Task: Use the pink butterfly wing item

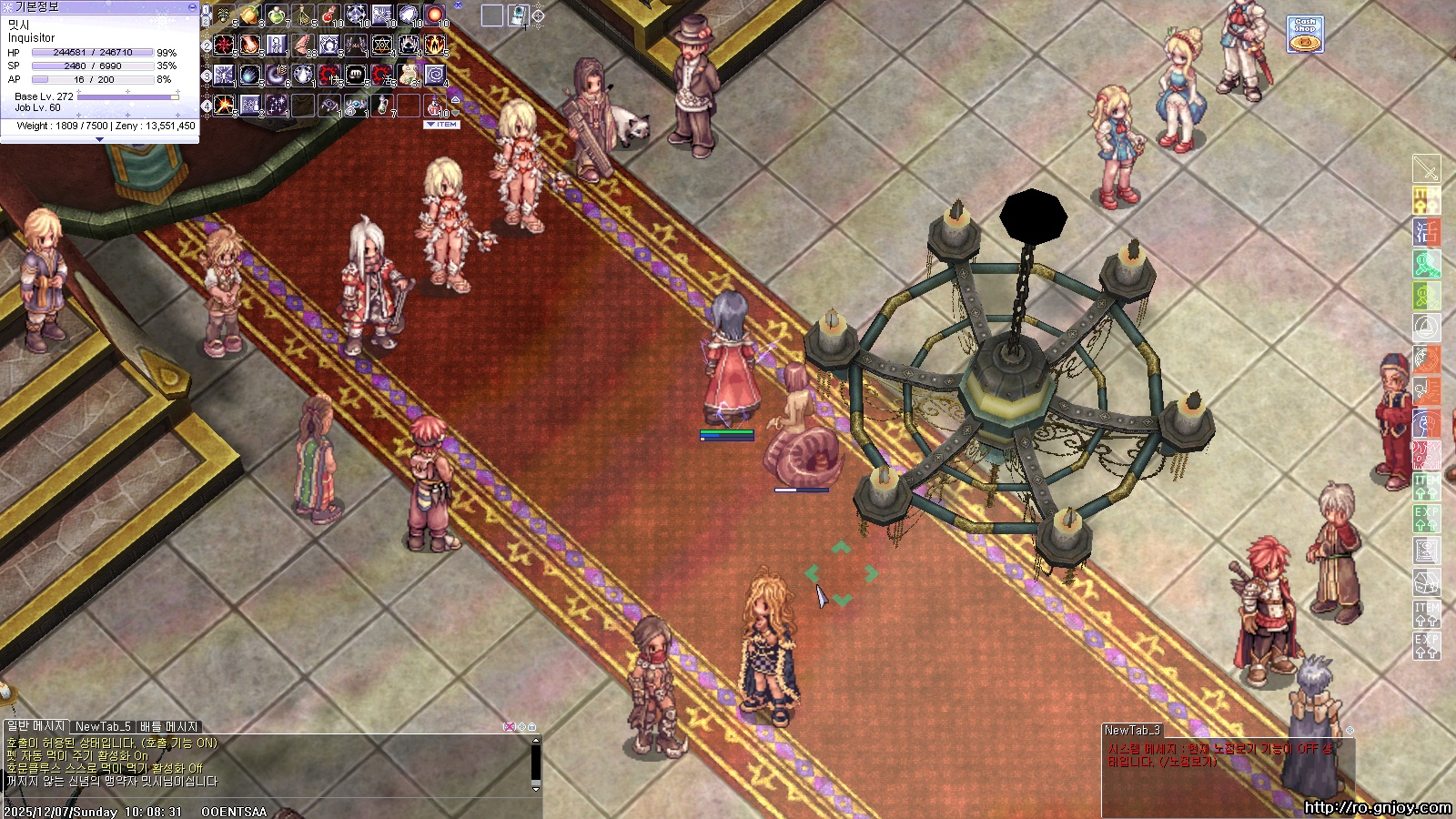Action: pos(302,45)
